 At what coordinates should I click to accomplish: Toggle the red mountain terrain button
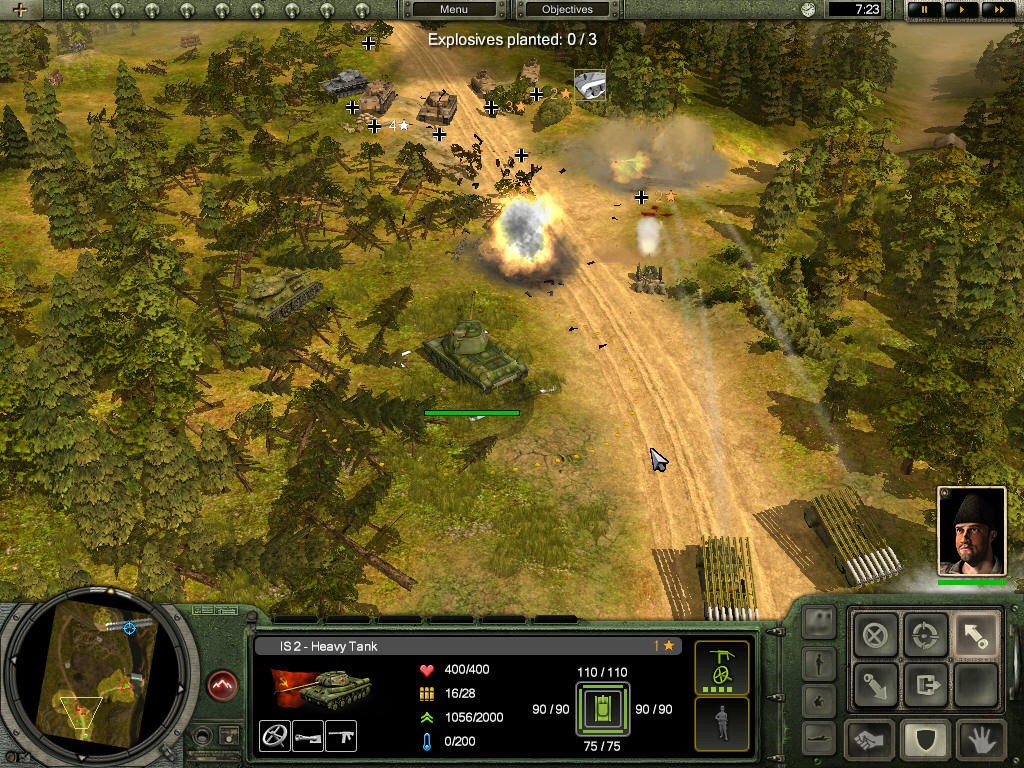[x=223, y=686]
